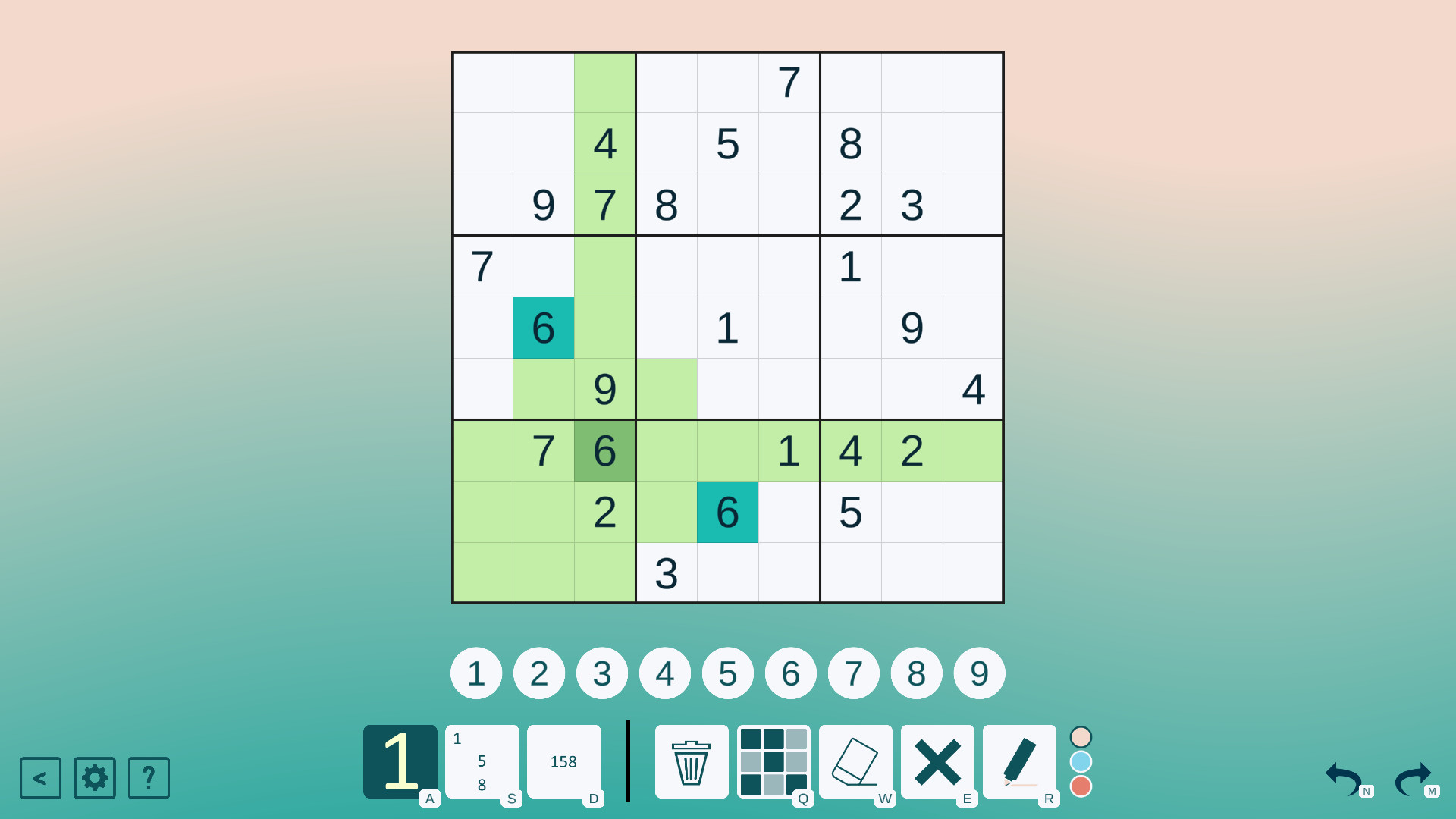1456x819 pixels.
Task: Switch to big number entry mode
Action: [401, 762]
